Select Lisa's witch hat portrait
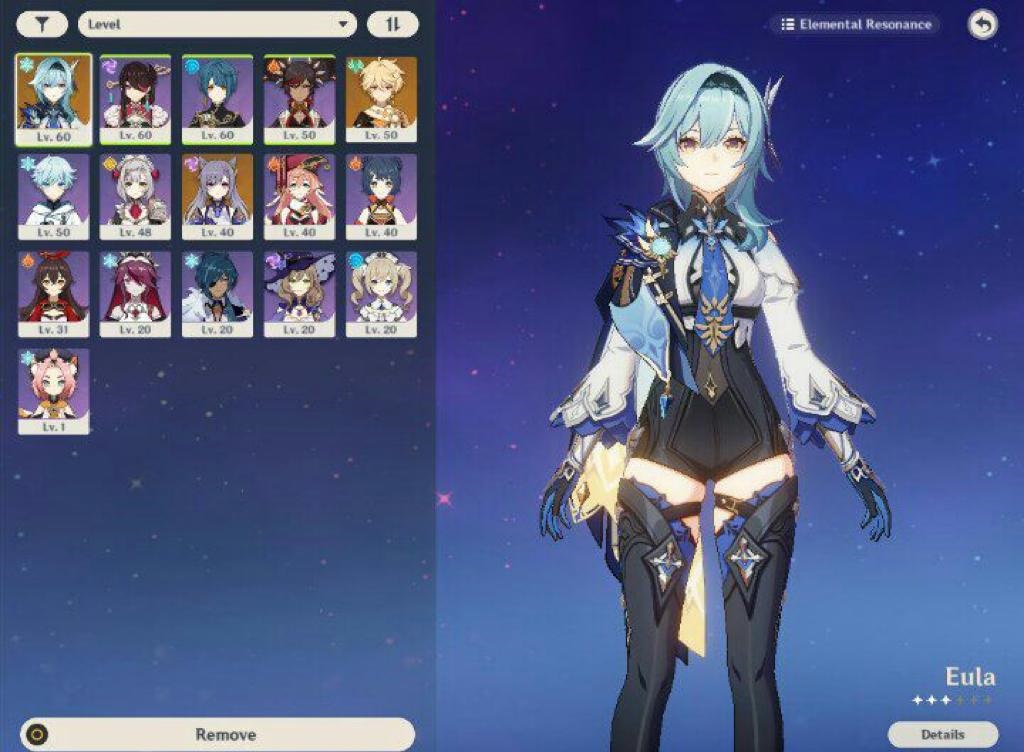The height and width of the screenshot is (752, 1024). point(299,293)
